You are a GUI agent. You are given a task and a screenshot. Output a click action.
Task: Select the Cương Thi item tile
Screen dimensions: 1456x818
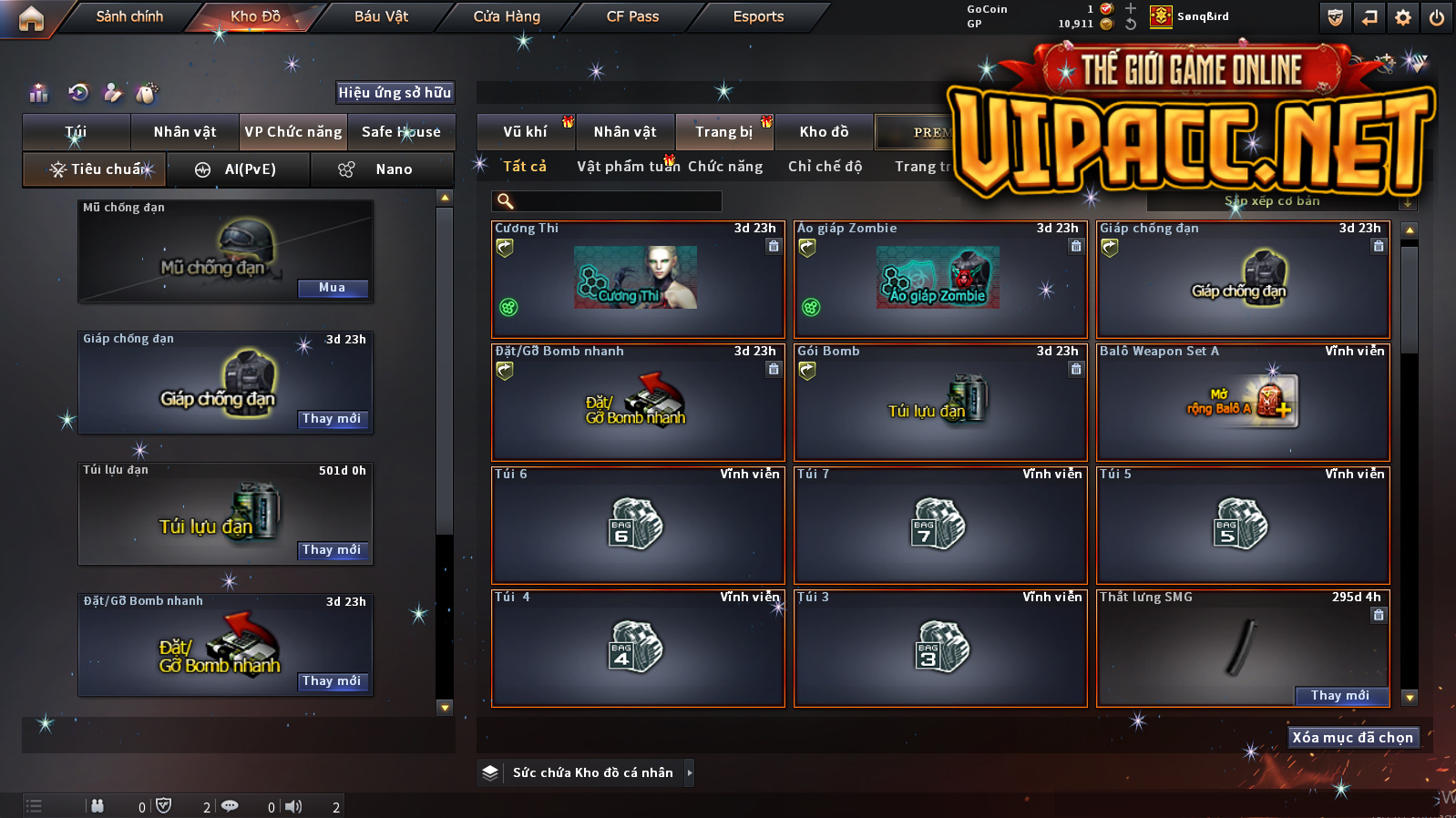tap(637, 279)
